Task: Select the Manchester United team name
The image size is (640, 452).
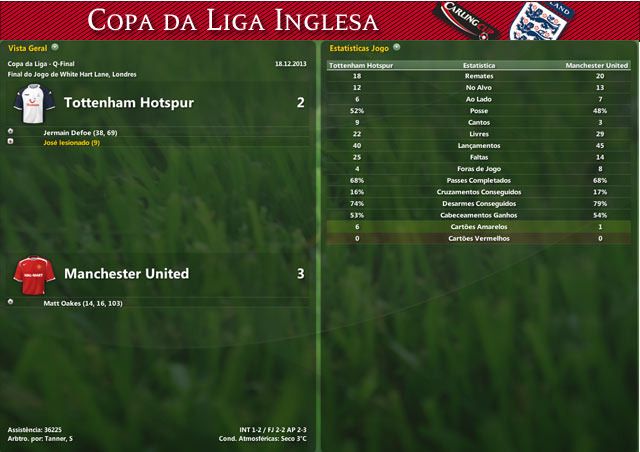Action: (126, 273)
